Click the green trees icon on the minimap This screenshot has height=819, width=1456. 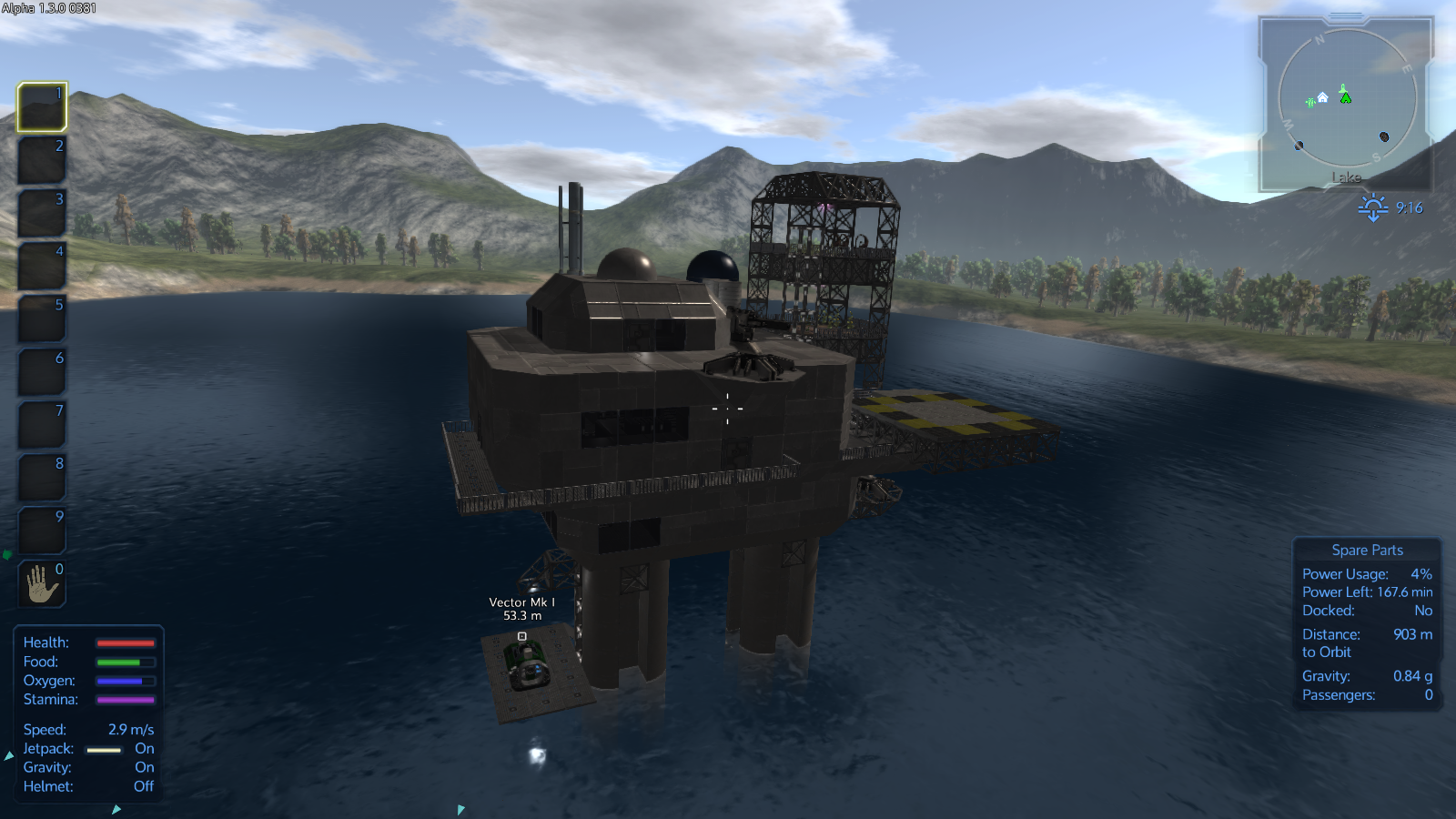pyautogui.click(x=1310, y=103)
